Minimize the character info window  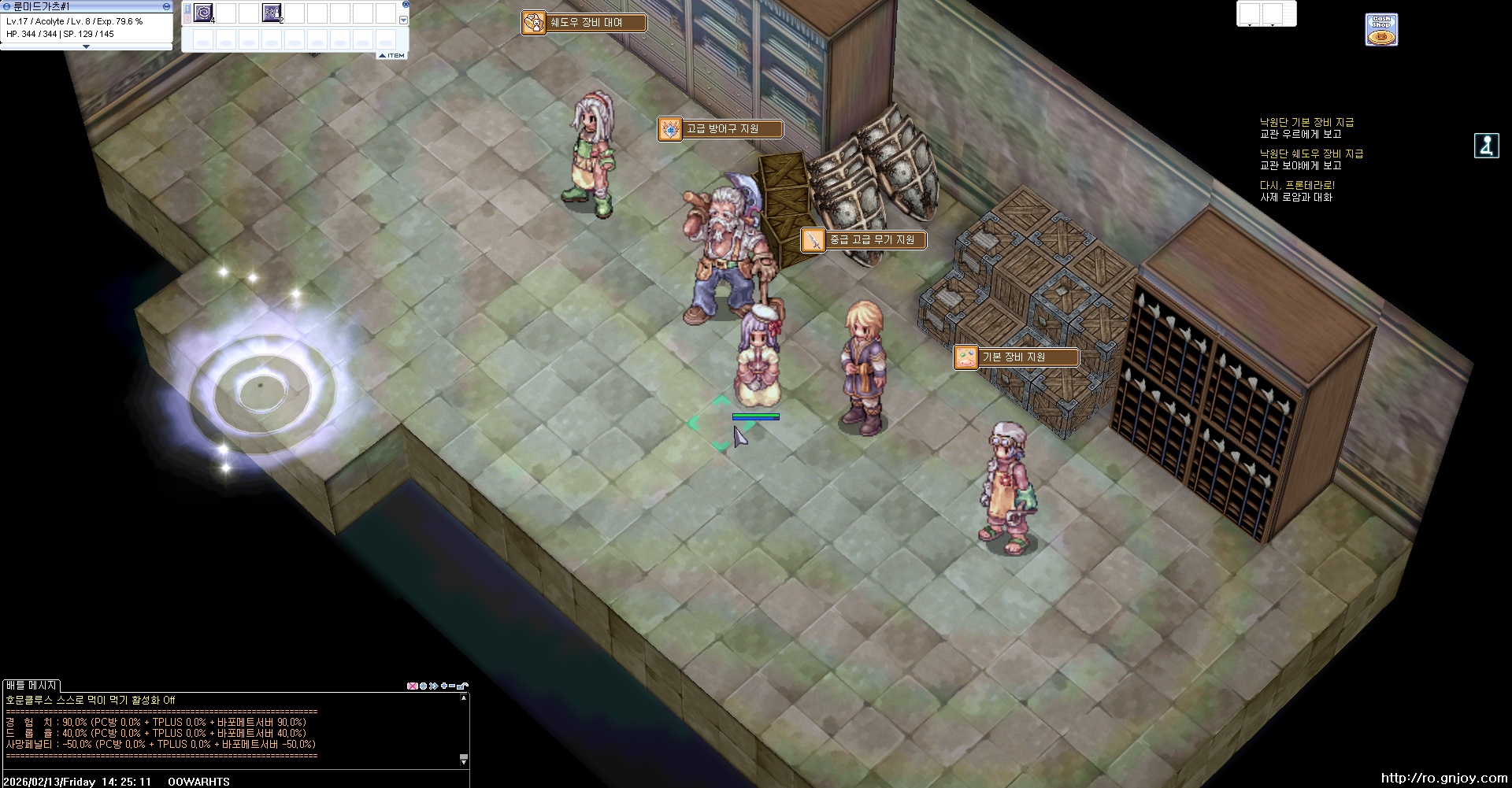(x=166, y=6)
